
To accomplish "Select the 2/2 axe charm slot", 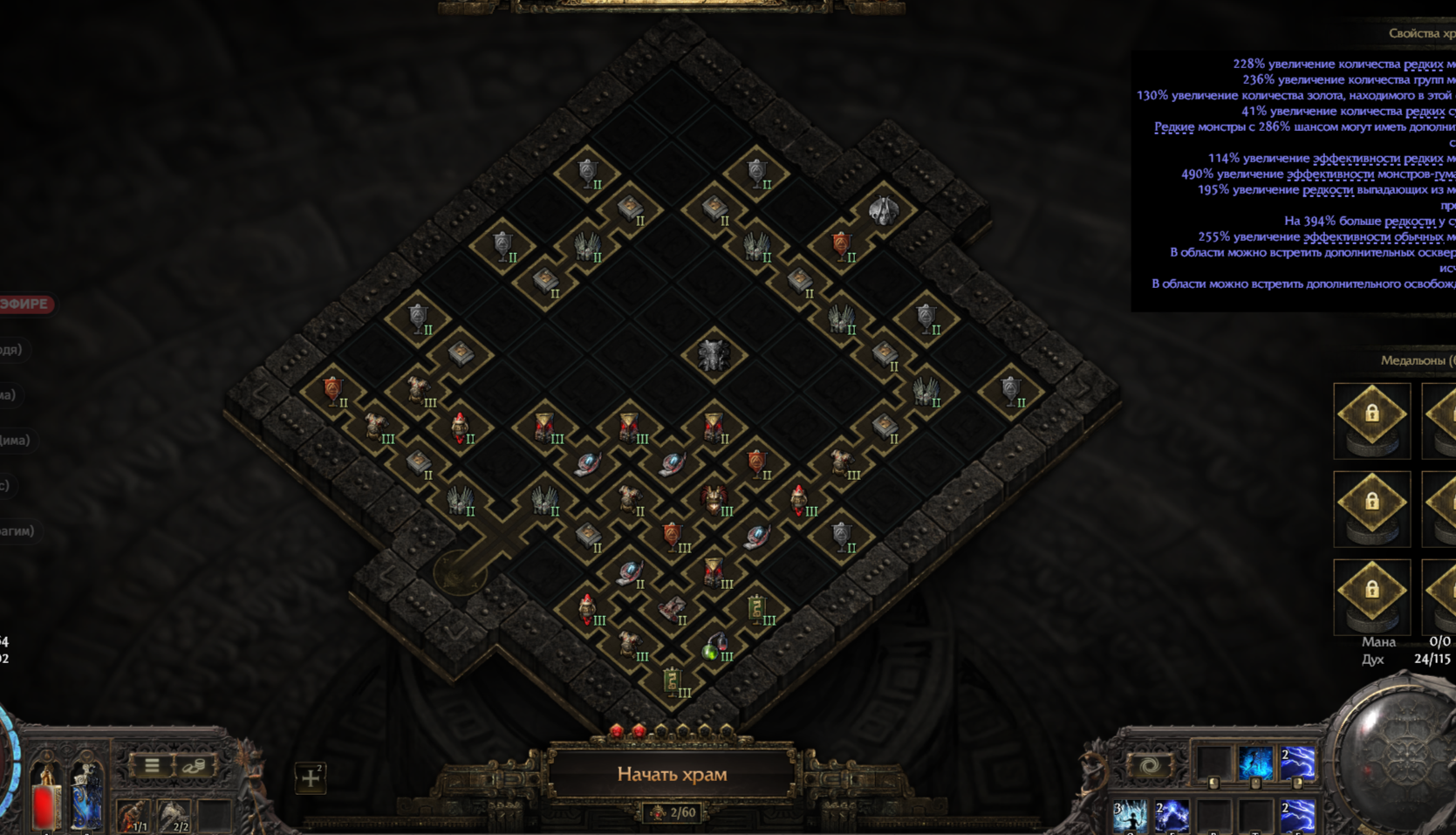I will pos(174,818).
